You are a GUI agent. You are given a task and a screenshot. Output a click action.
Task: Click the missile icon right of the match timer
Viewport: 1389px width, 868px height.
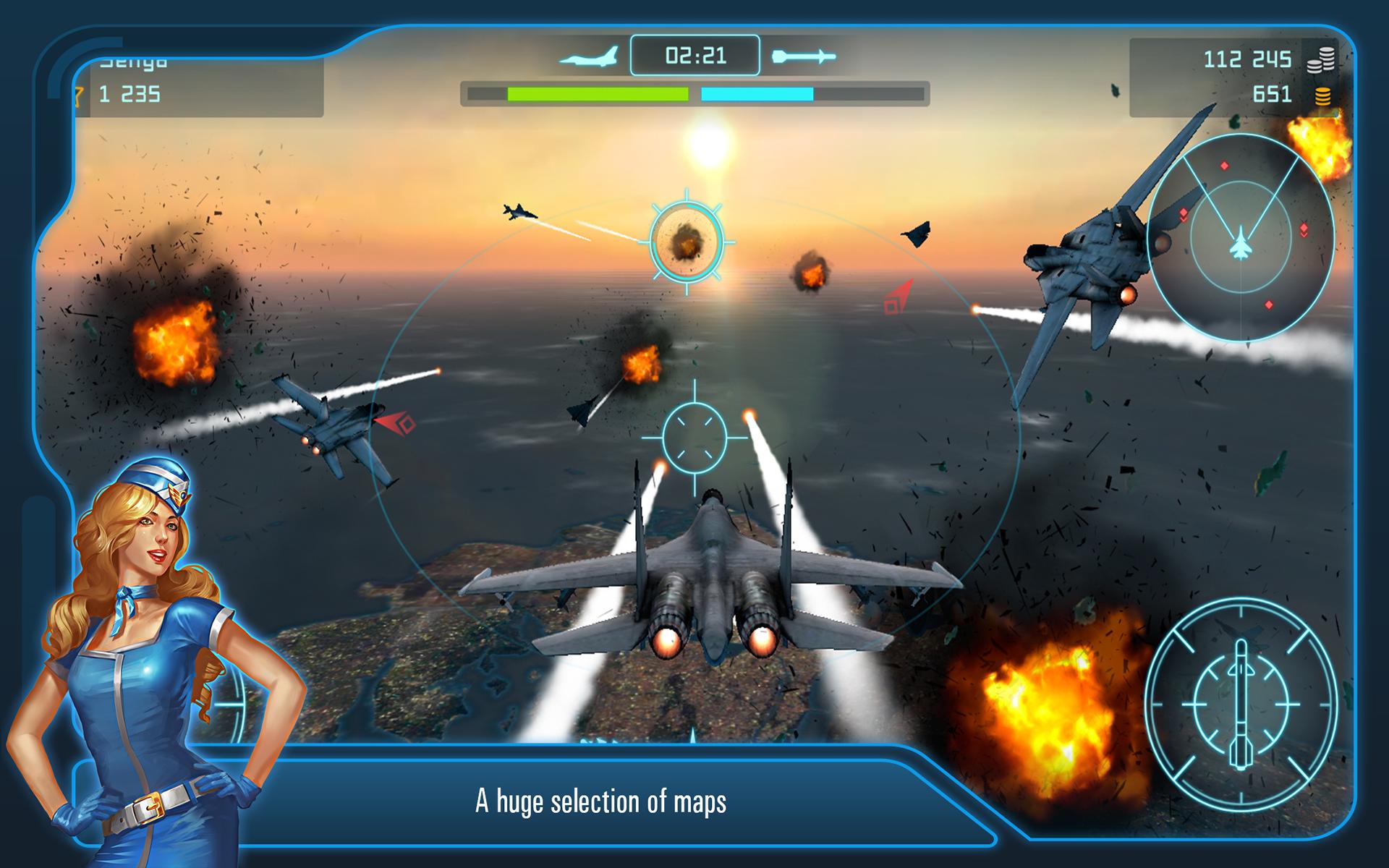(805, 55)
